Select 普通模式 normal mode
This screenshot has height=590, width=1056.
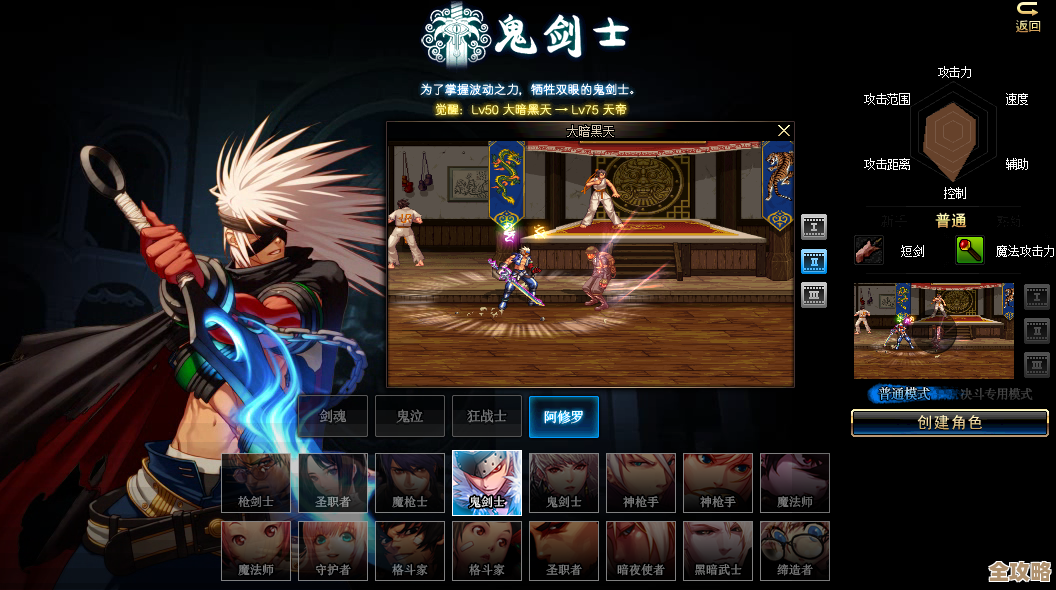click(x=902, y=394)
